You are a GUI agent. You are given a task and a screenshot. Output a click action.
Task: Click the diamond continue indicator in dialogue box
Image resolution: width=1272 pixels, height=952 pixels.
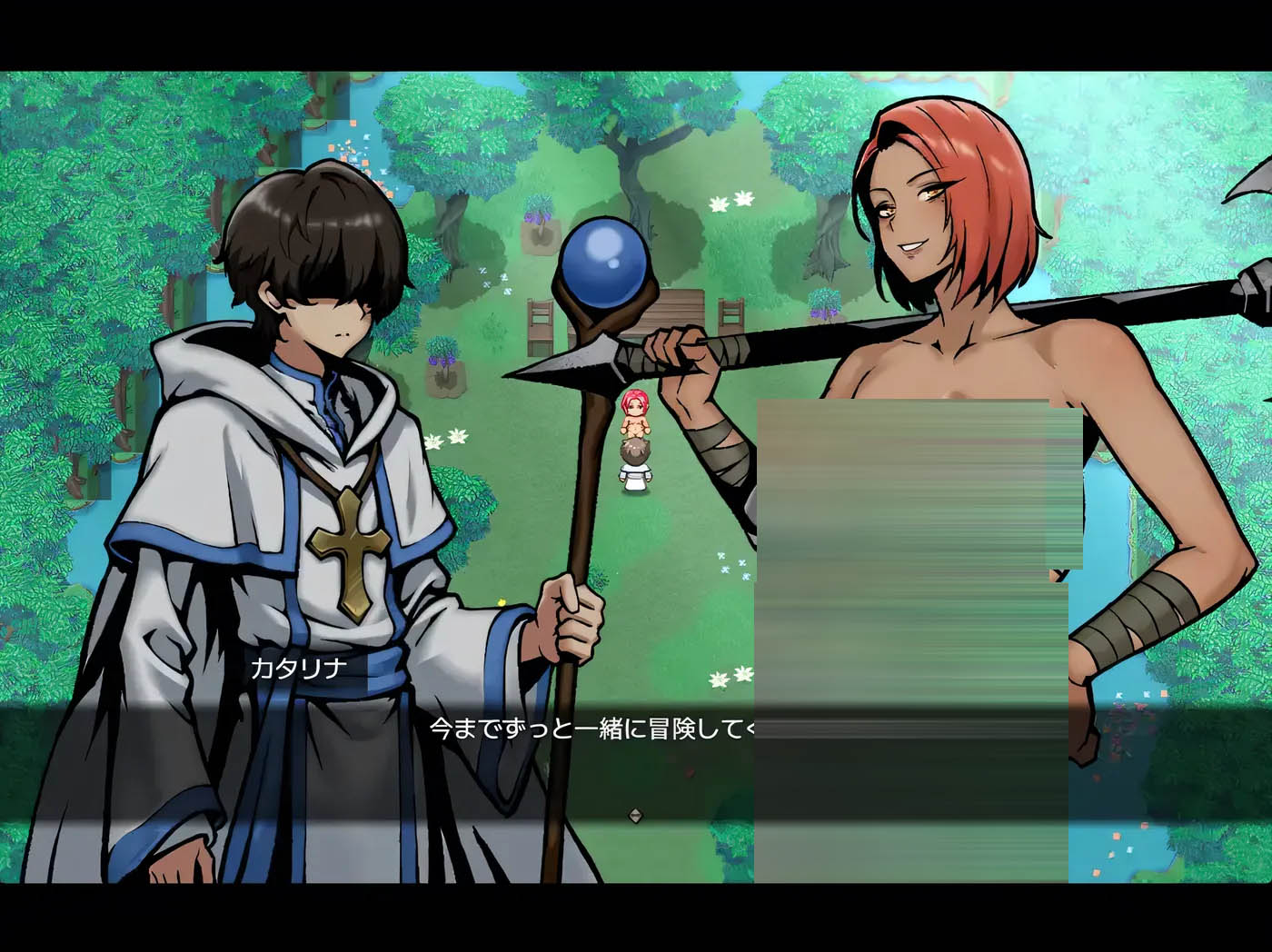635,816
